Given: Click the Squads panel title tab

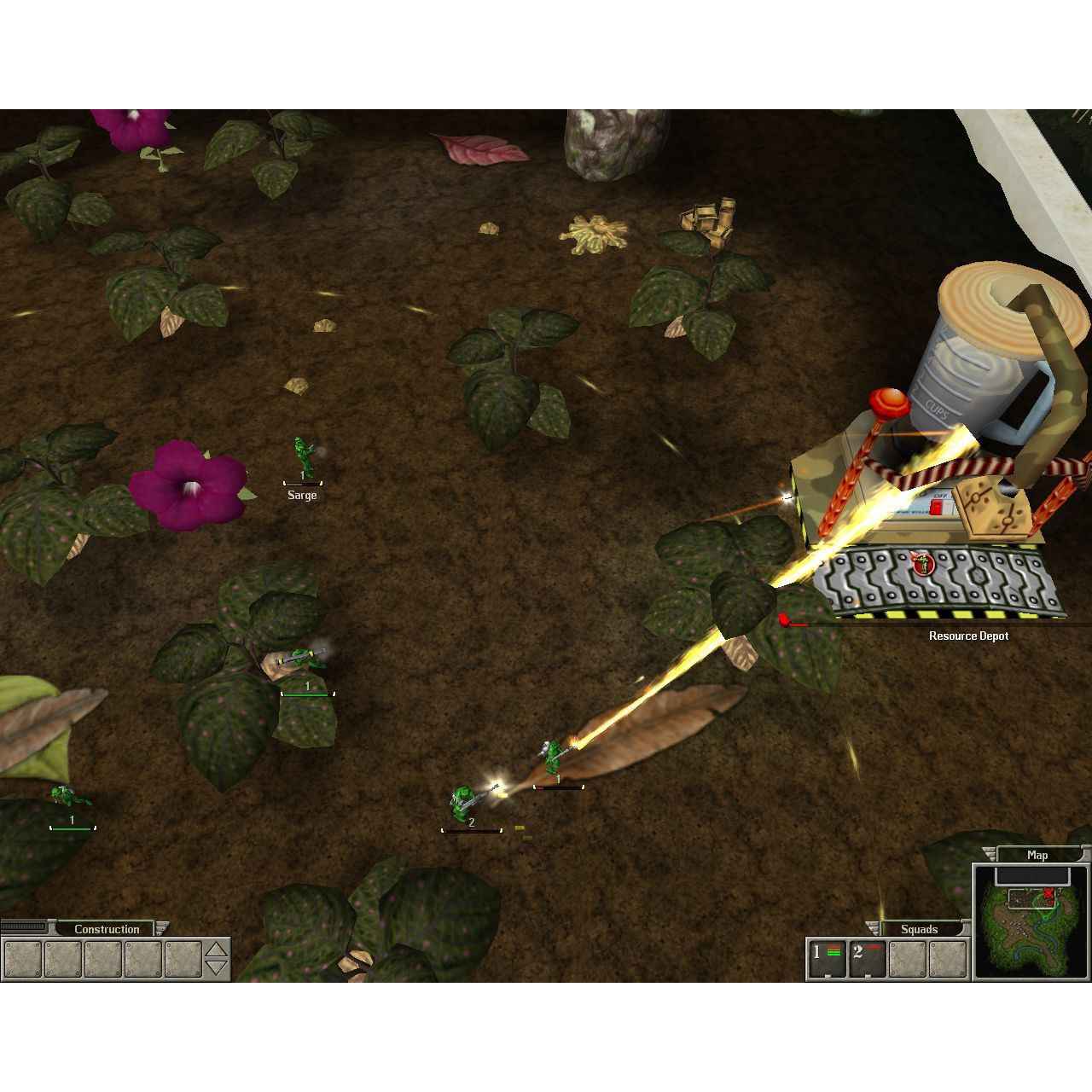Looking at the screenshot, I should pyautogui.click(x=919, y=930).
